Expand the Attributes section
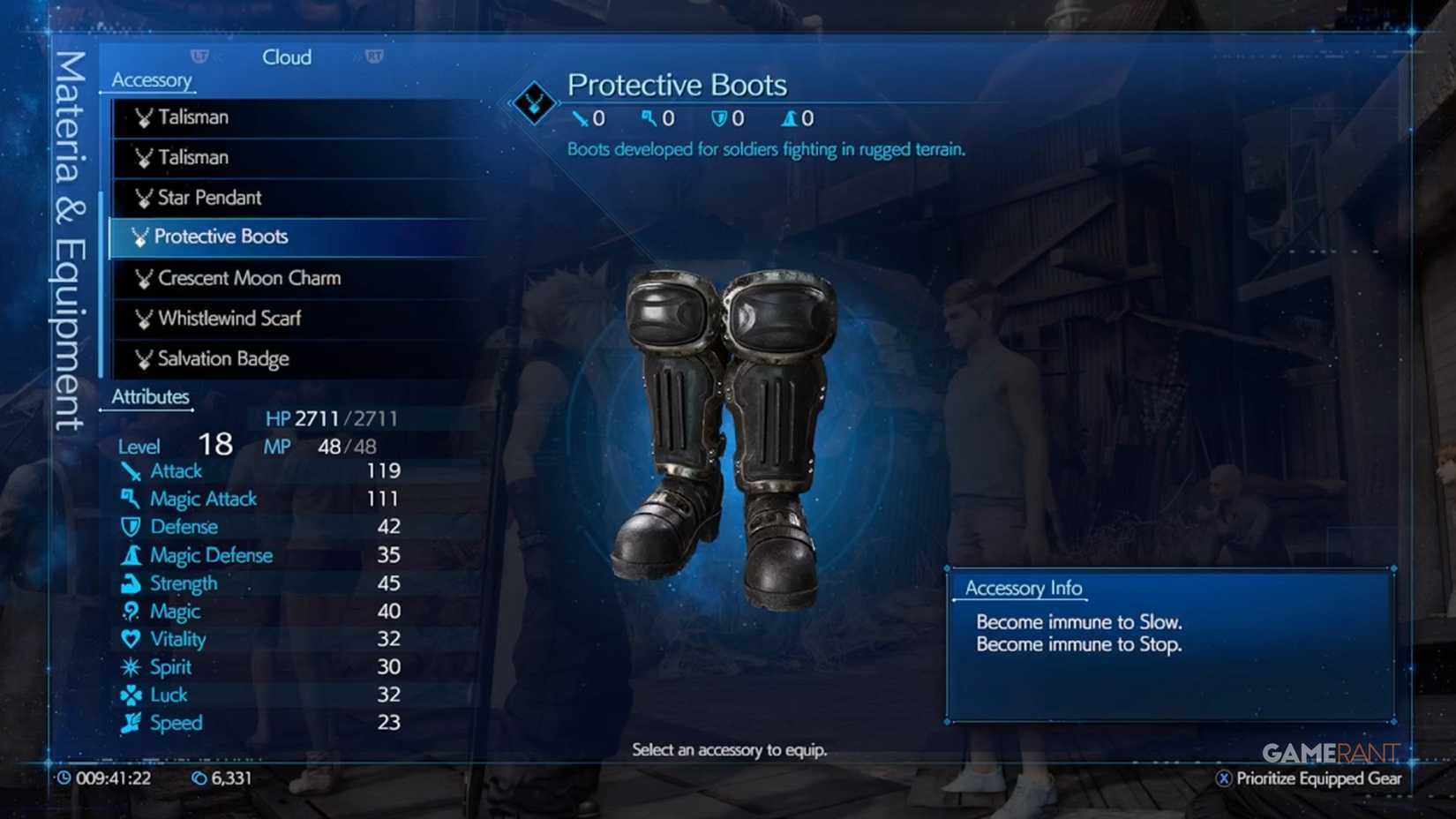 click(x=150, y=396)
